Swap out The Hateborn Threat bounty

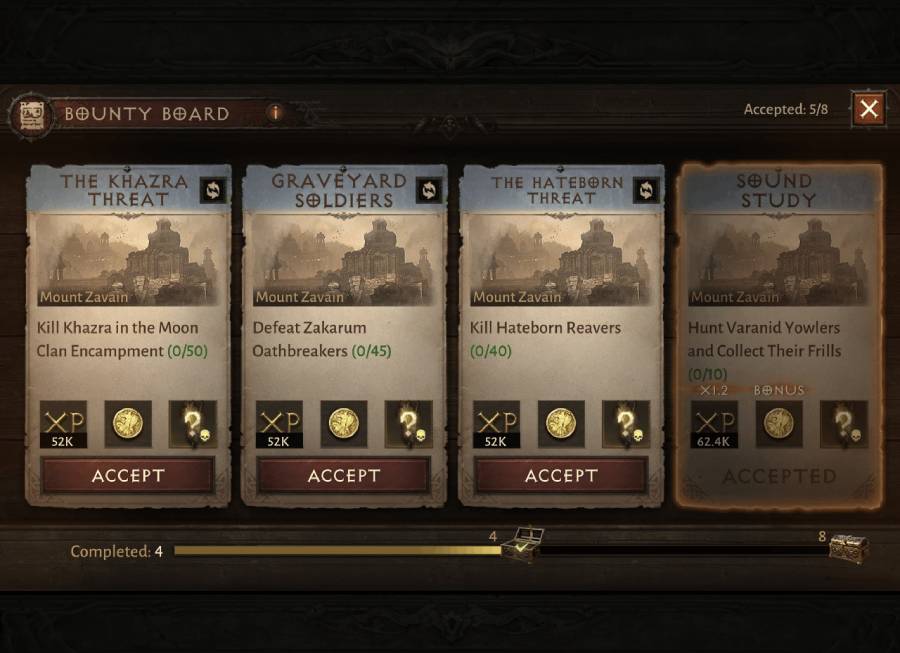pos(645,190)
